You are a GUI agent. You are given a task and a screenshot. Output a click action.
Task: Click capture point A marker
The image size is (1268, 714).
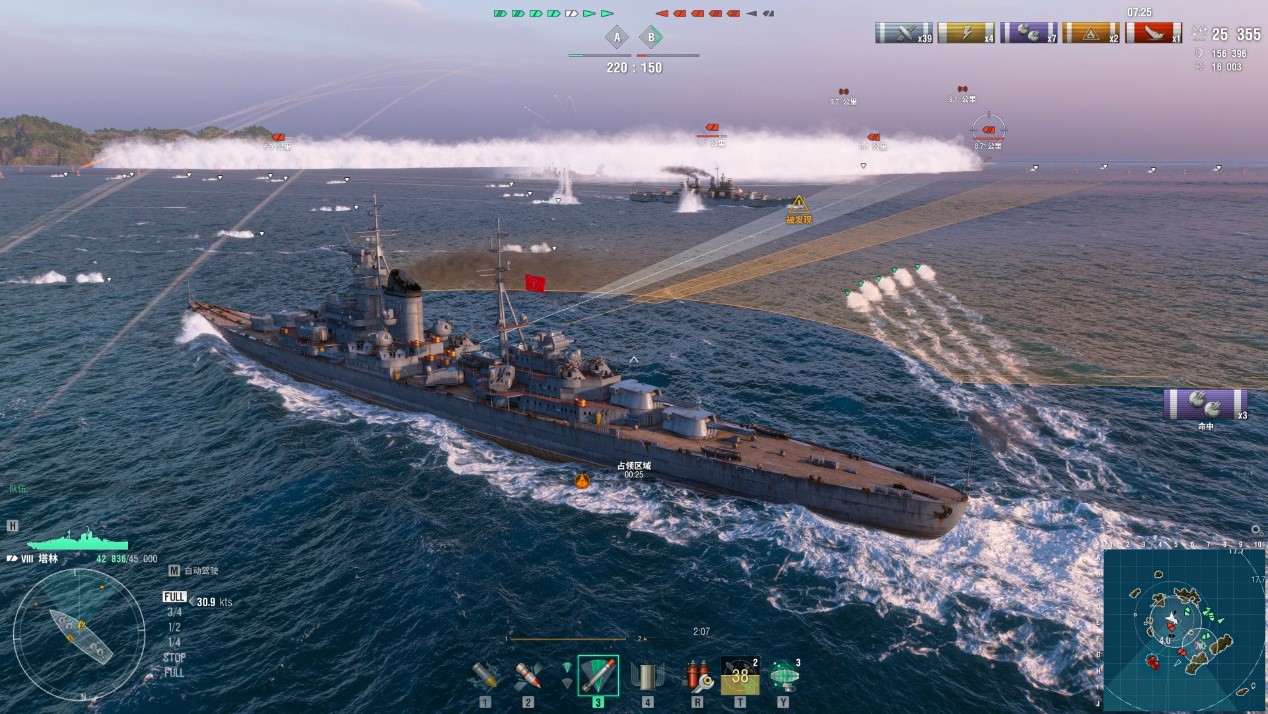pyautogui.click(x=617, y=38)
